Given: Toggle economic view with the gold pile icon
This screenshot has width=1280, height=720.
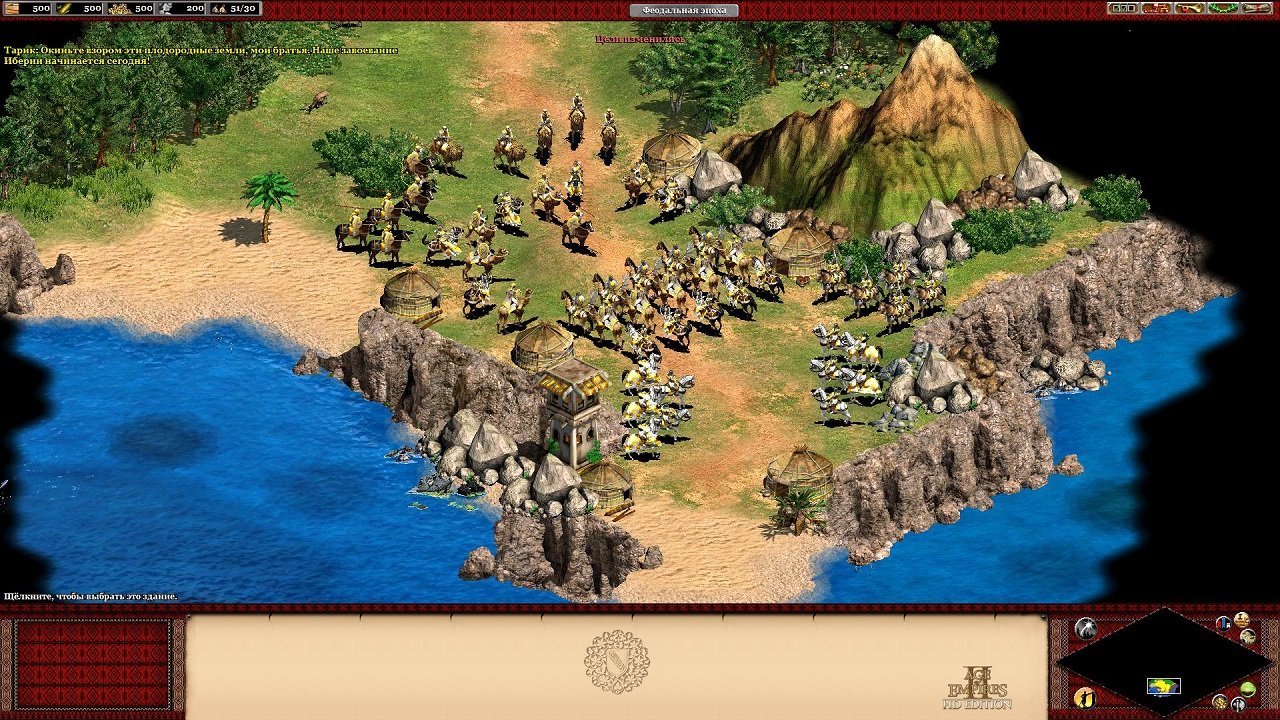Looking at the screenshot, I should pos(1219,703).
